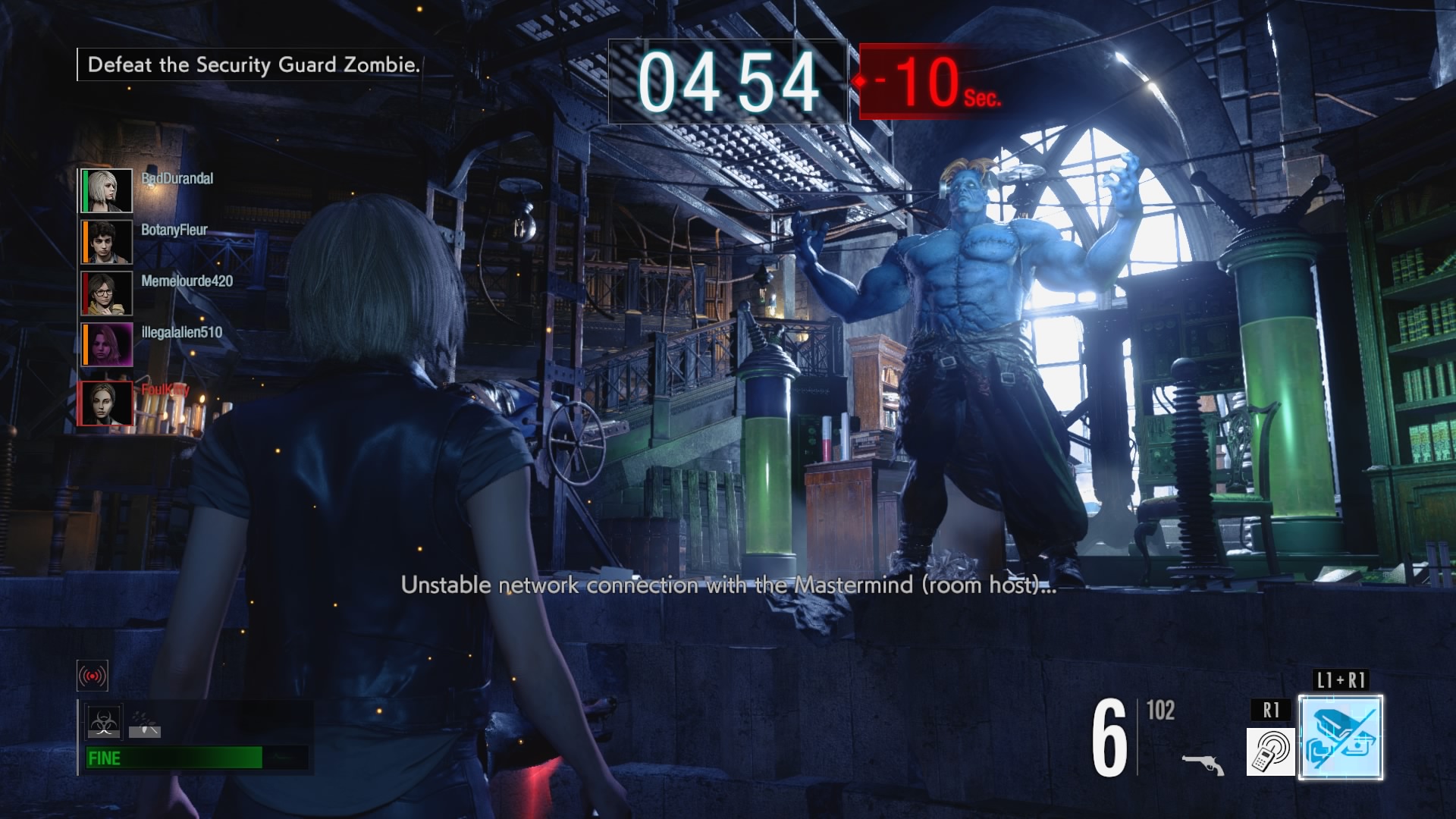
Task: Open illegalalien510's player portrait
Action: click(107, 344)
